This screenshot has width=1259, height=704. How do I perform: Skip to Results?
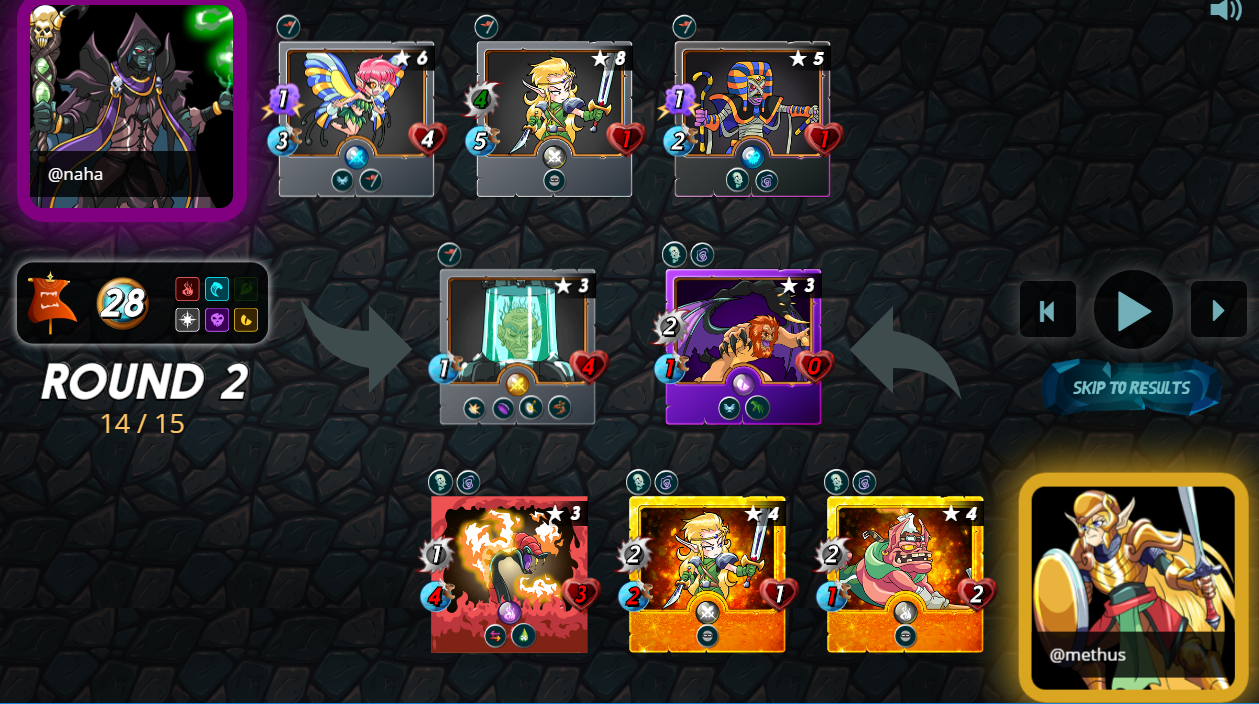pos(1131,388)
